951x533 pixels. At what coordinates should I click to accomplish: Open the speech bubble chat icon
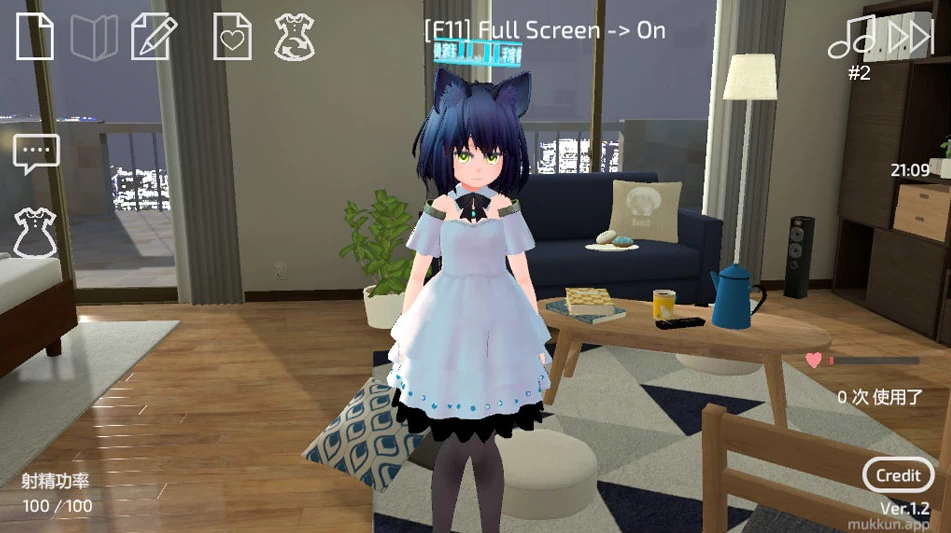[36, 154]
